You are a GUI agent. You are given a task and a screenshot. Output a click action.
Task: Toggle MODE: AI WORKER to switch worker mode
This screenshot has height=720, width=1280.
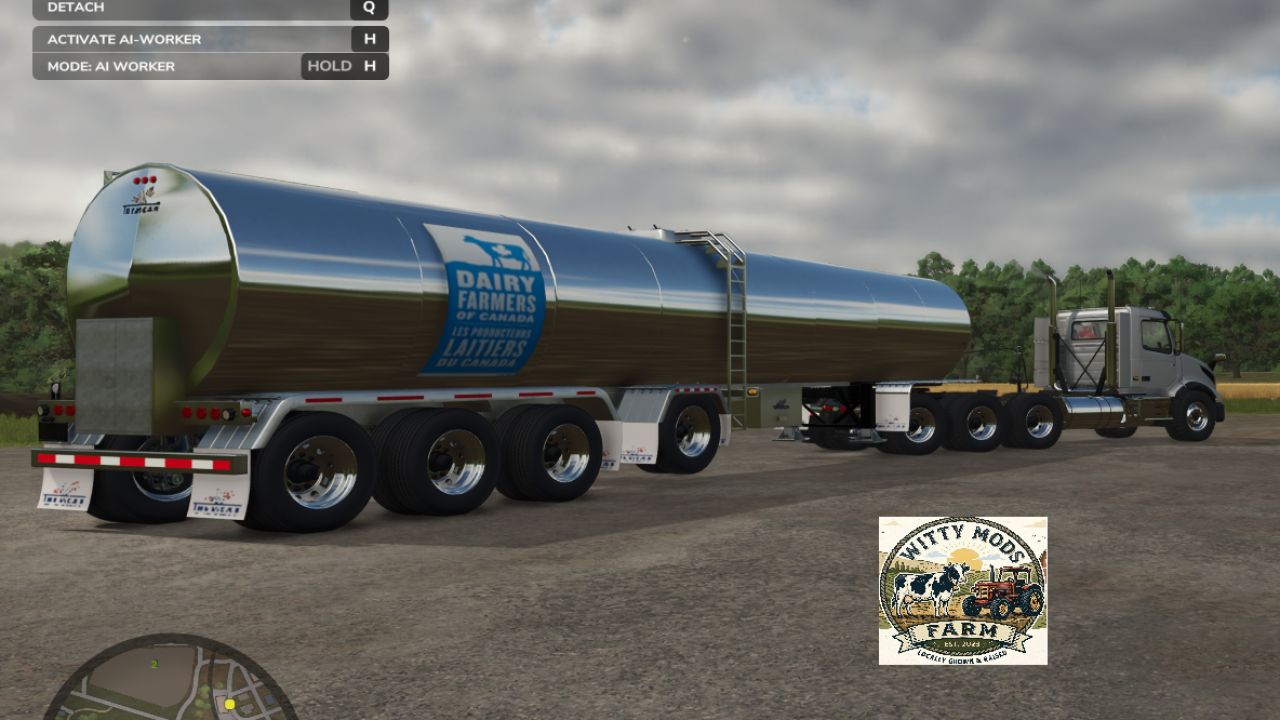(x=110, y=65)
